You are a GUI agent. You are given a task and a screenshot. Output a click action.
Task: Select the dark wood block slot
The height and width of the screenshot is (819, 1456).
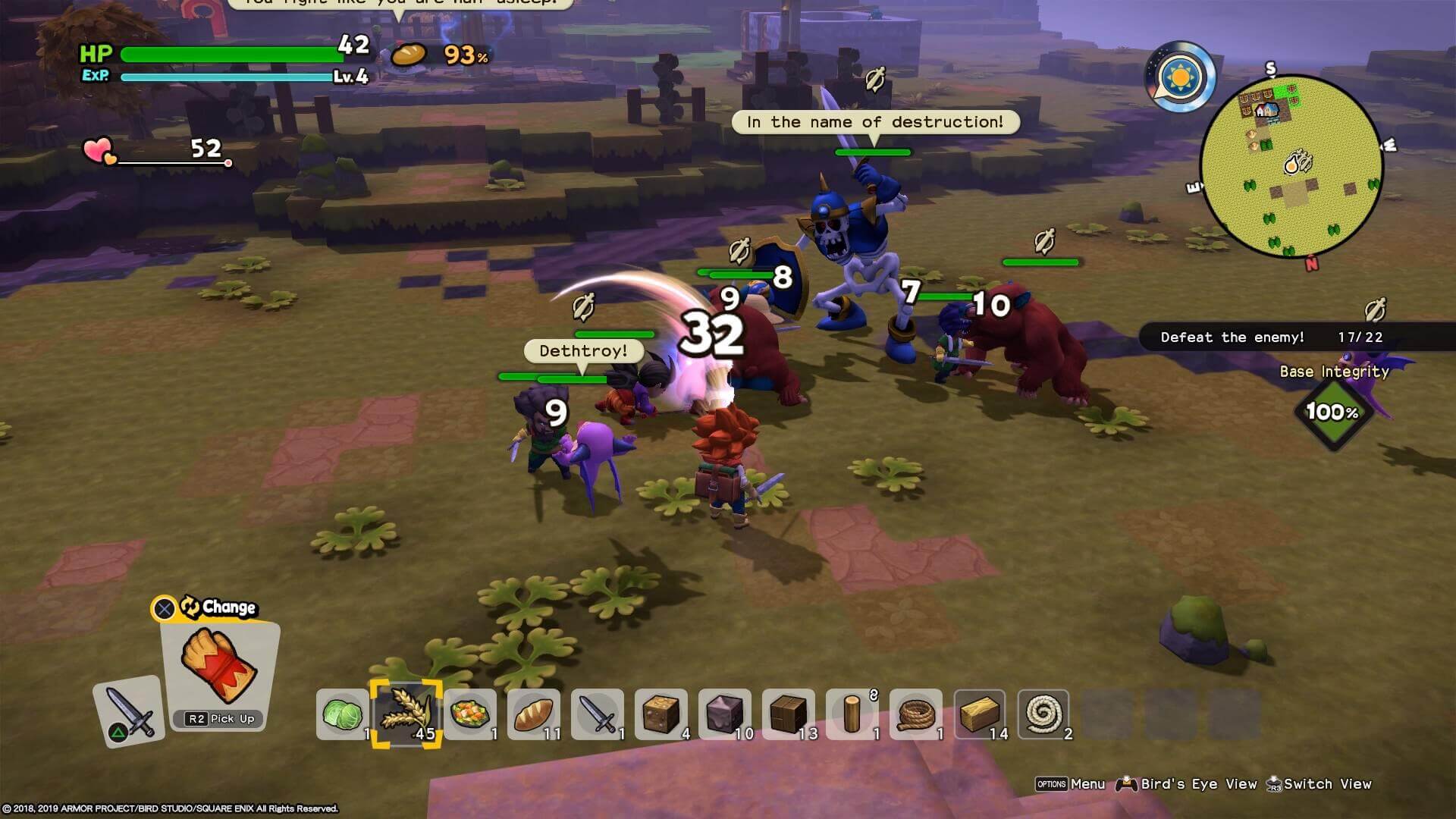(789, 714)
